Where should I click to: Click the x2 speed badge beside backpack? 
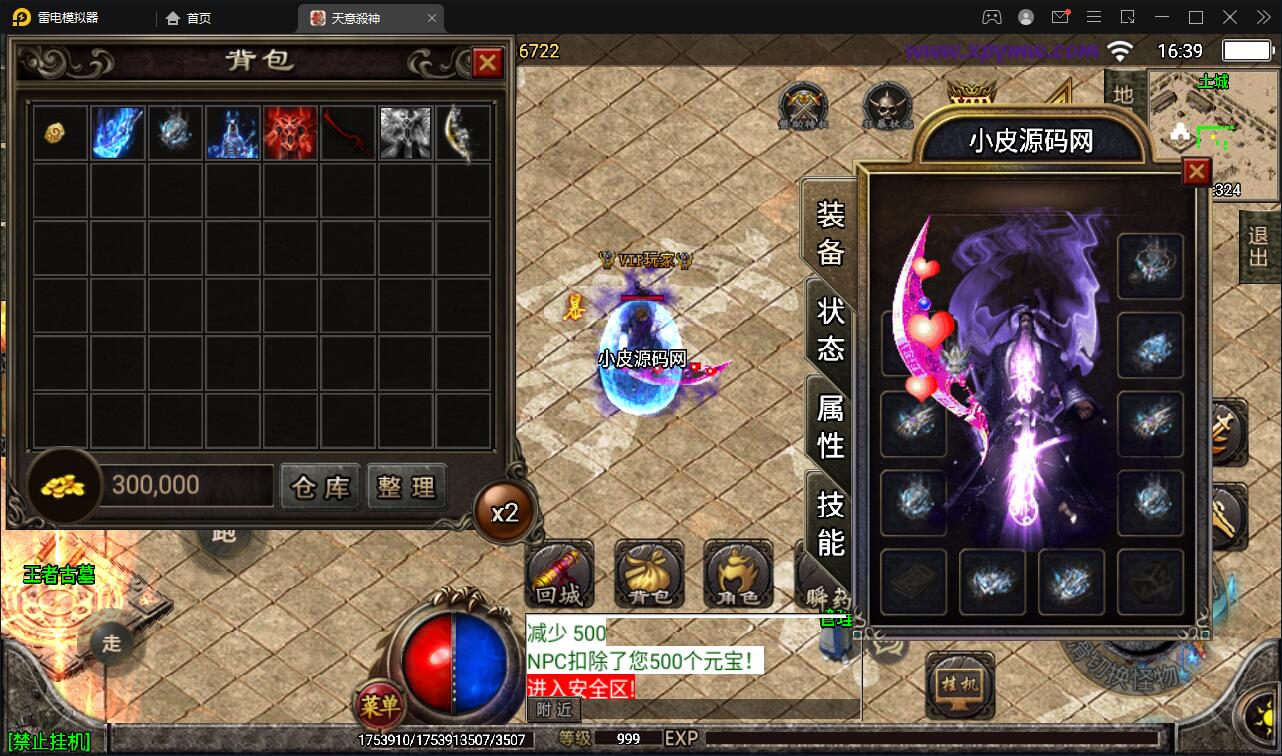(505, 511)
